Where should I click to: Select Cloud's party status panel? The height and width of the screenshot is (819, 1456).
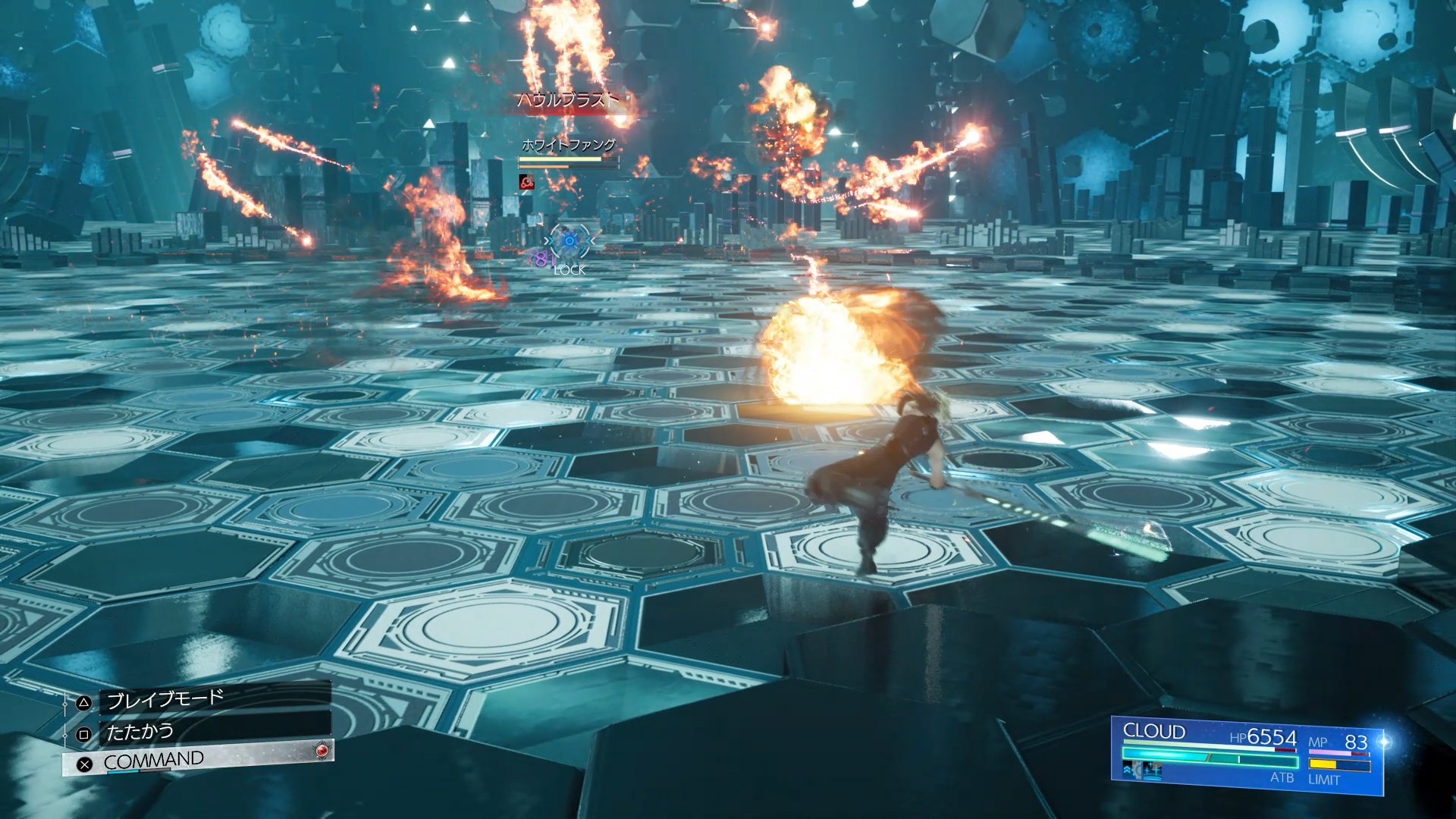[x=1247, y=754]
